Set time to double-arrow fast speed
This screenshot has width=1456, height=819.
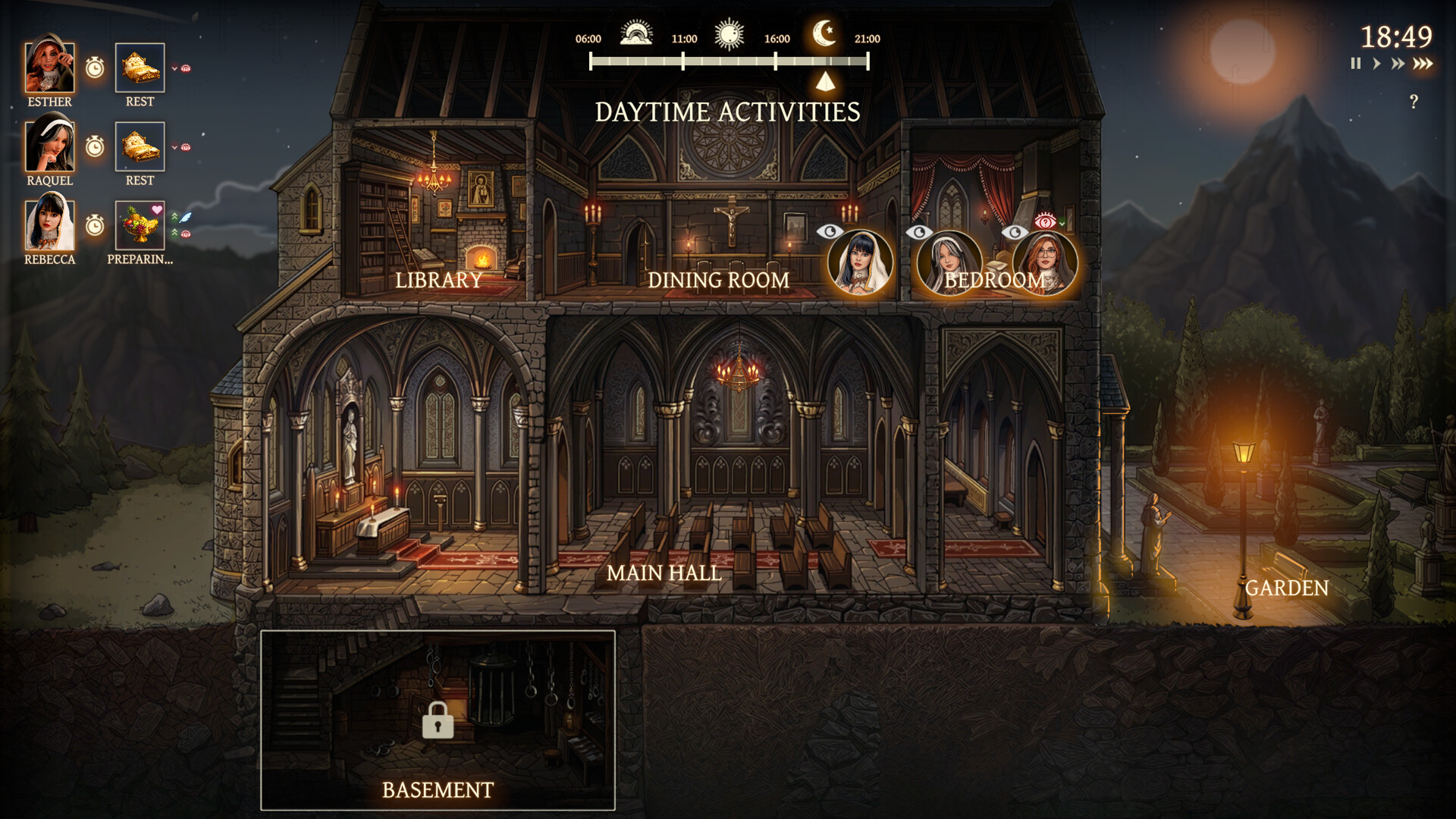1398,64
